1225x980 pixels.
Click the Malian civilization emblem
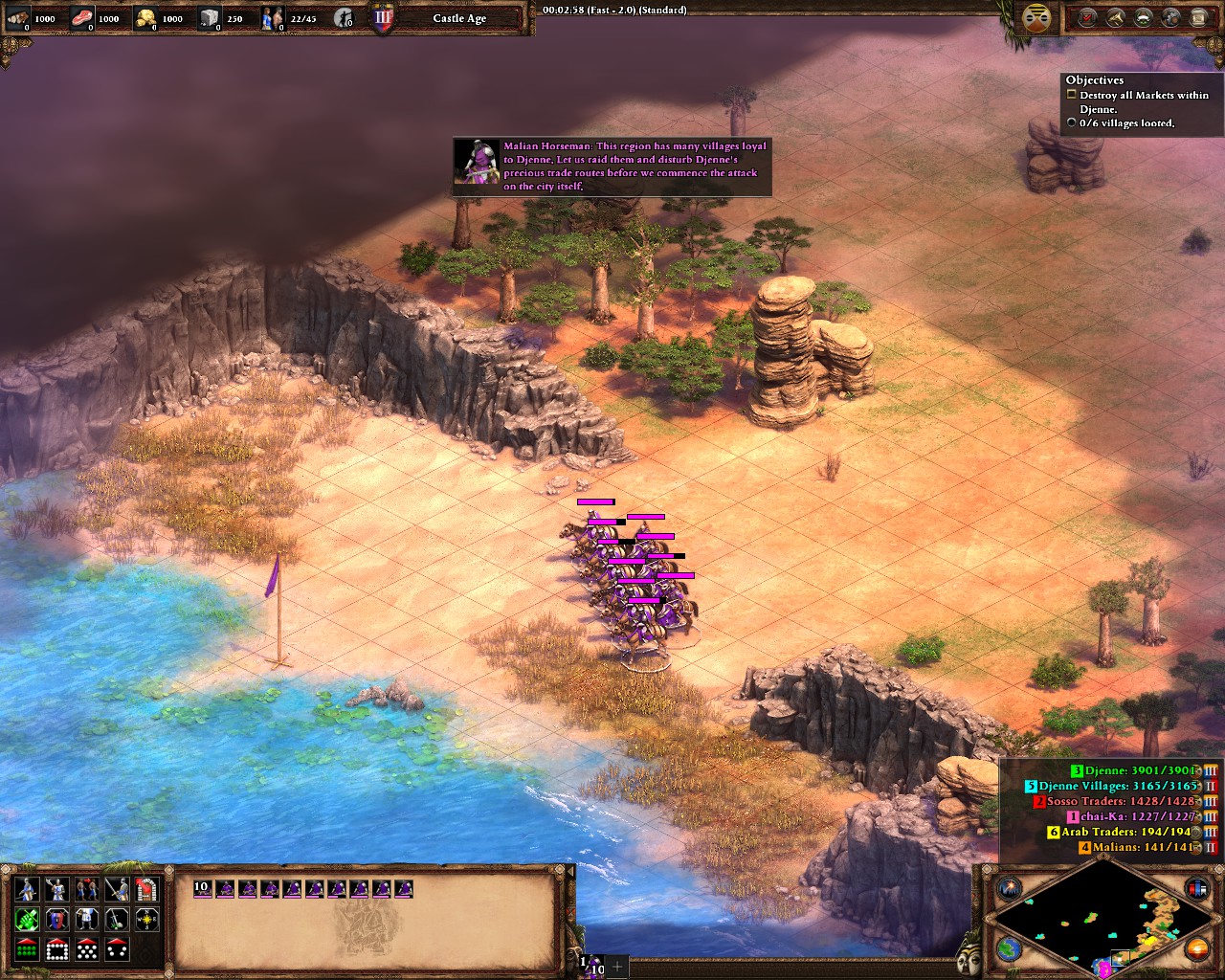point(1035,17)
